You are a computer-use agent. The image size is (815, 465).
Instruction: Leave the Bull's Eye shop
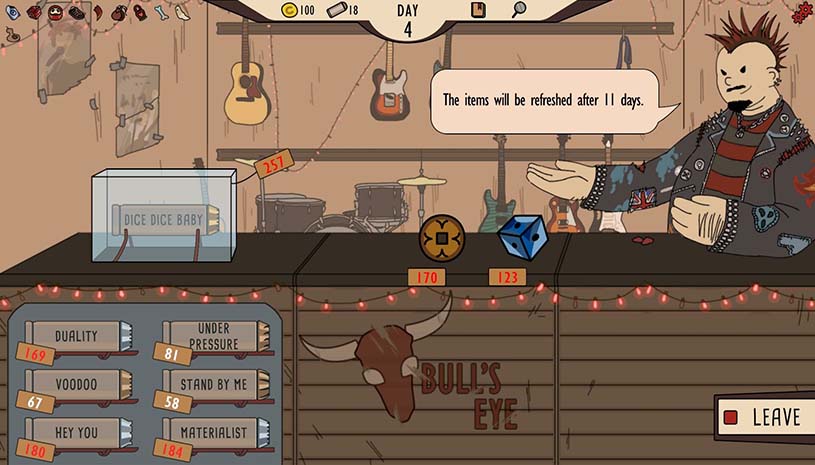(763, 417)
